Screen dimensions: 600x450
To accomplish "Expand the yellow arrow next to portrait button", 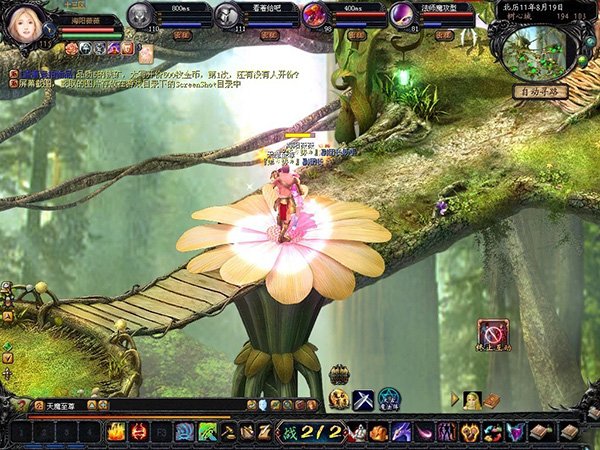I will point(456,400).
